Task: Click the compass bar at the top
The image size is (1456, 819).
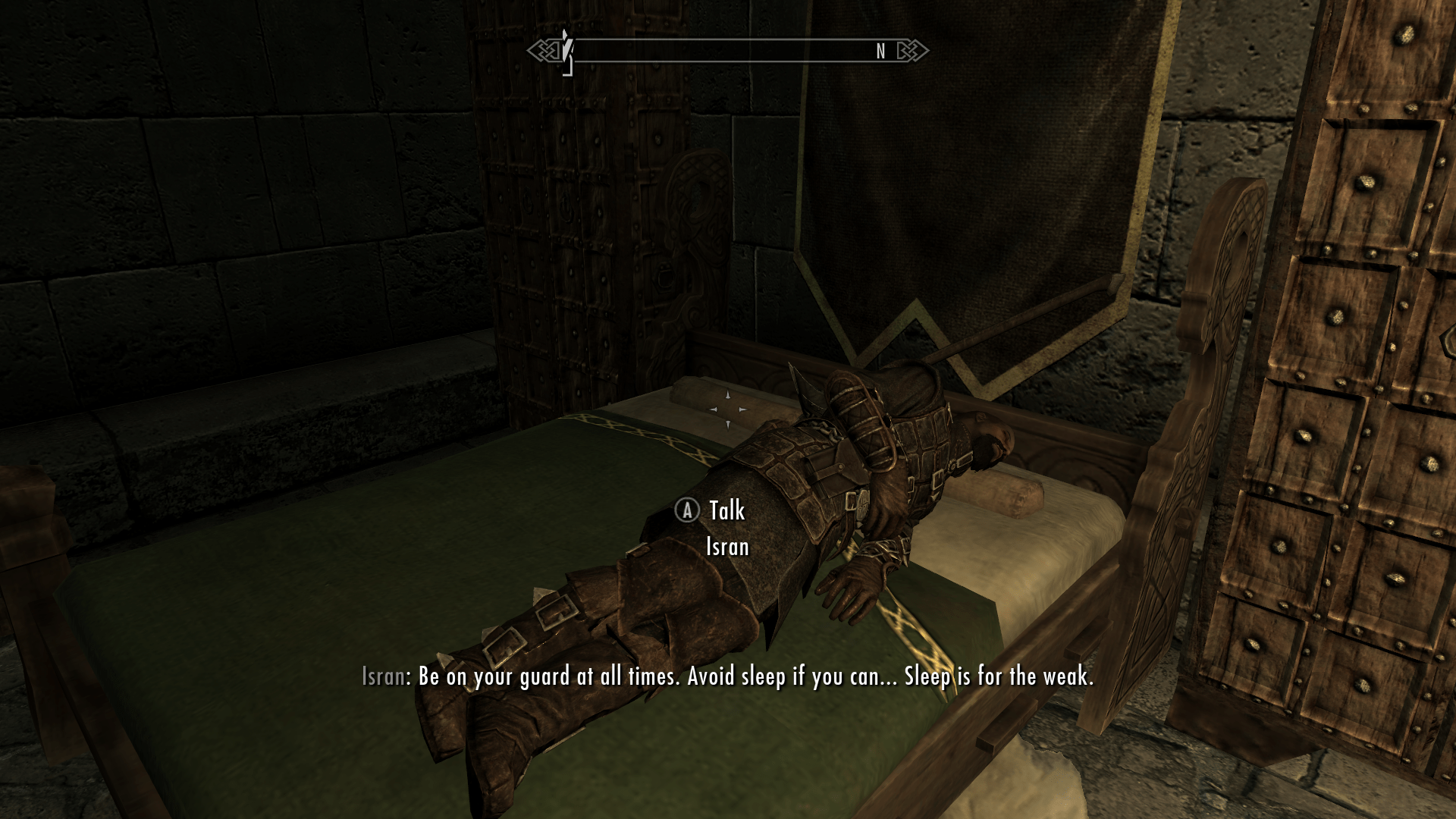Action: pyautogui.click(x=726, y=51)
